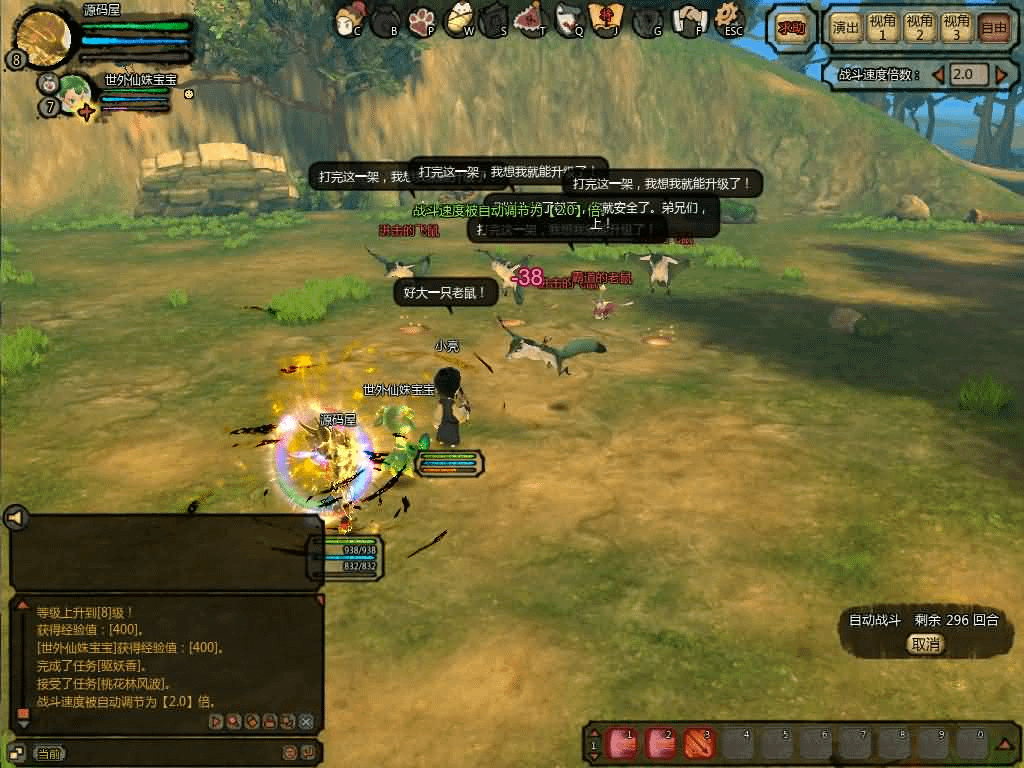Increase battle speed multiplier with right arrow
Image resolution: width=1024 pixels, height=768 pixels.
click(x=1001, y=75)
